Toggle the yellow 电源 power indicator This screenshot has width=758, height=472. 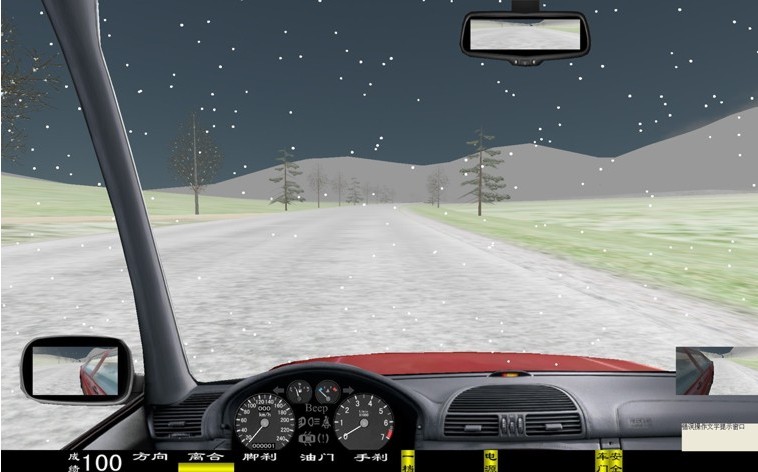click(490, 461)
